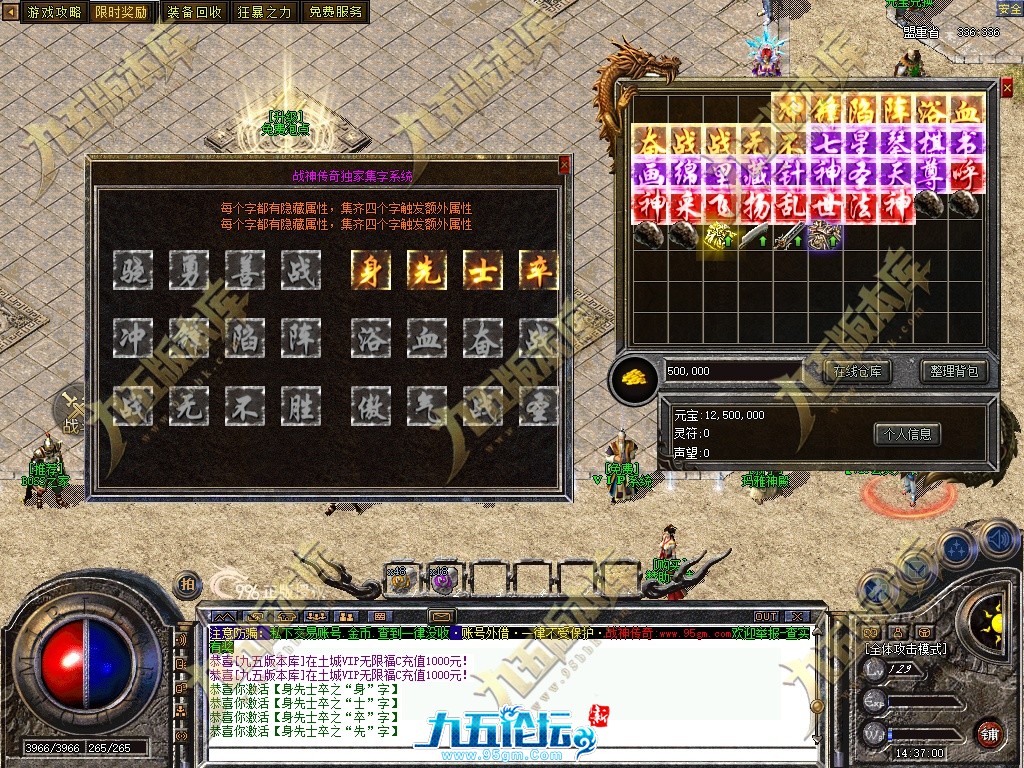Select the grey 骁 character tile

pyautogui.click(x=133, y=270)
